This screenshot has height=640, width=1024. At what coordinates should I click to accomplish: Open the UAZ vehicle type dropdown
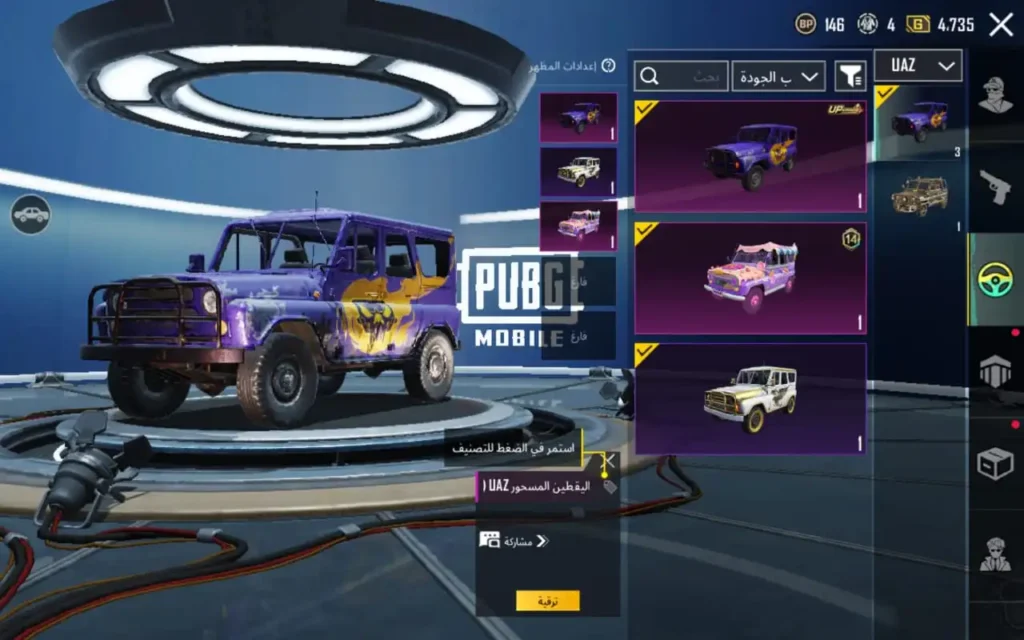tap(918, 66)
